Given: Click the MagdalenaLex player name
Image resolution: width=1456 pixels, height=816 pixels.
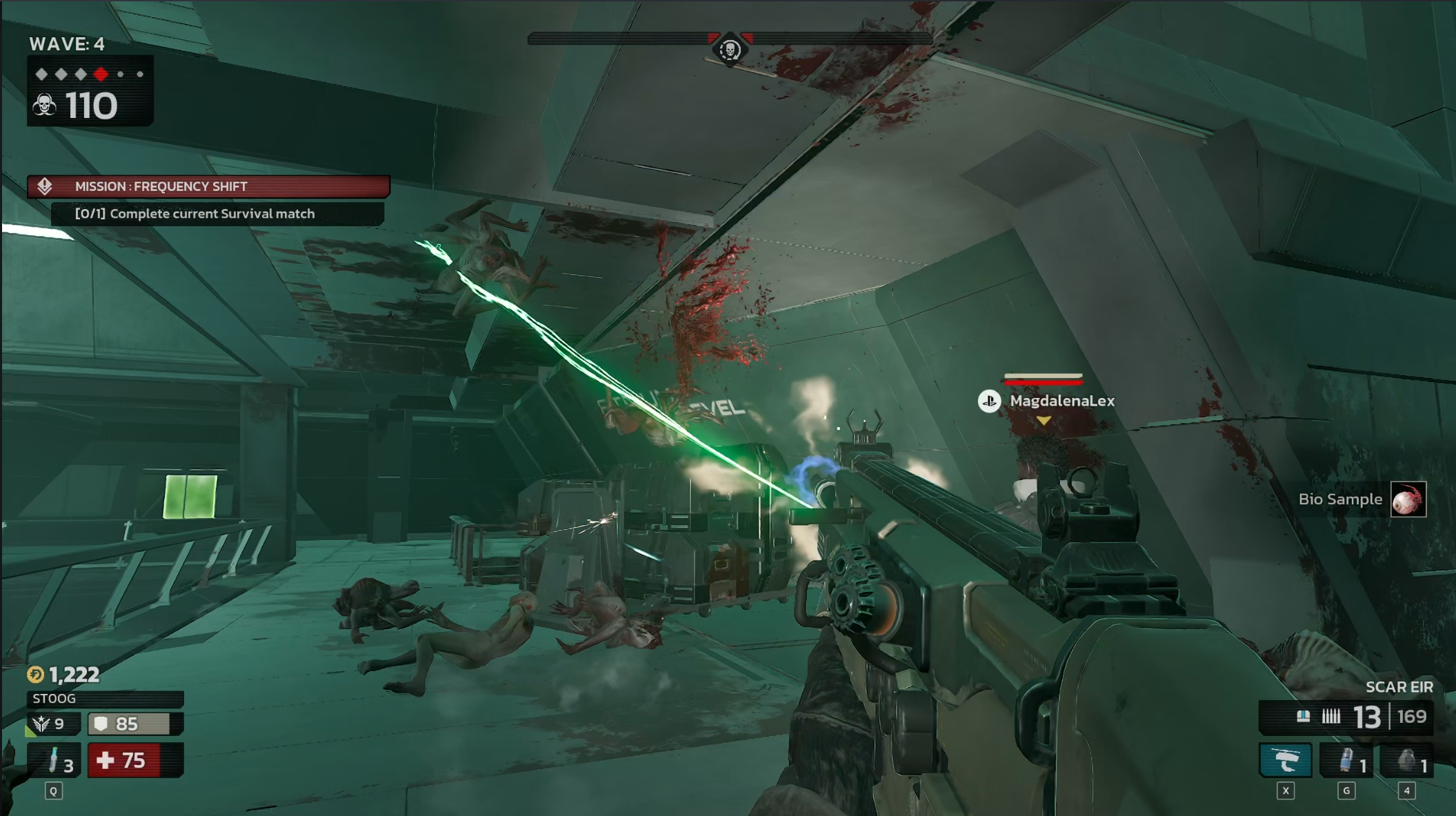Looking at the screenshot, I should point(1063,401).
